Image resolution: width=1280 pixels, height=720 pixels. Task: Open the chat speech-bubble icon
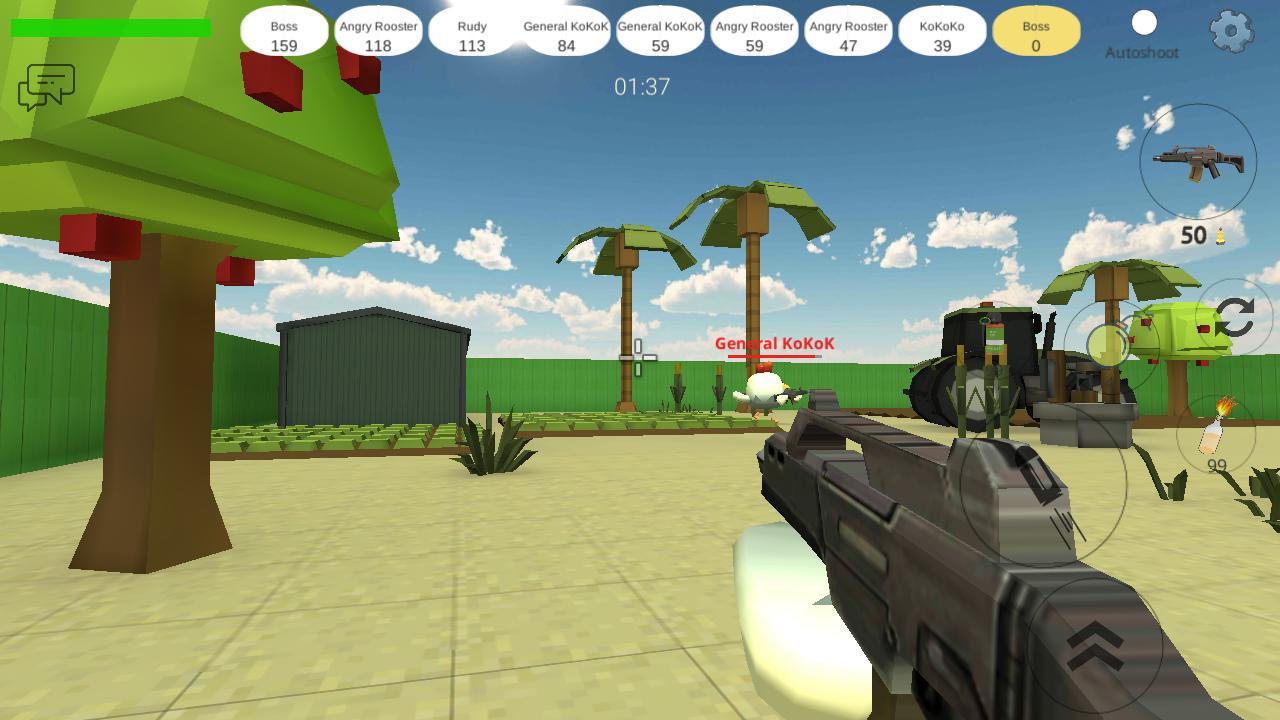[48, 87]
